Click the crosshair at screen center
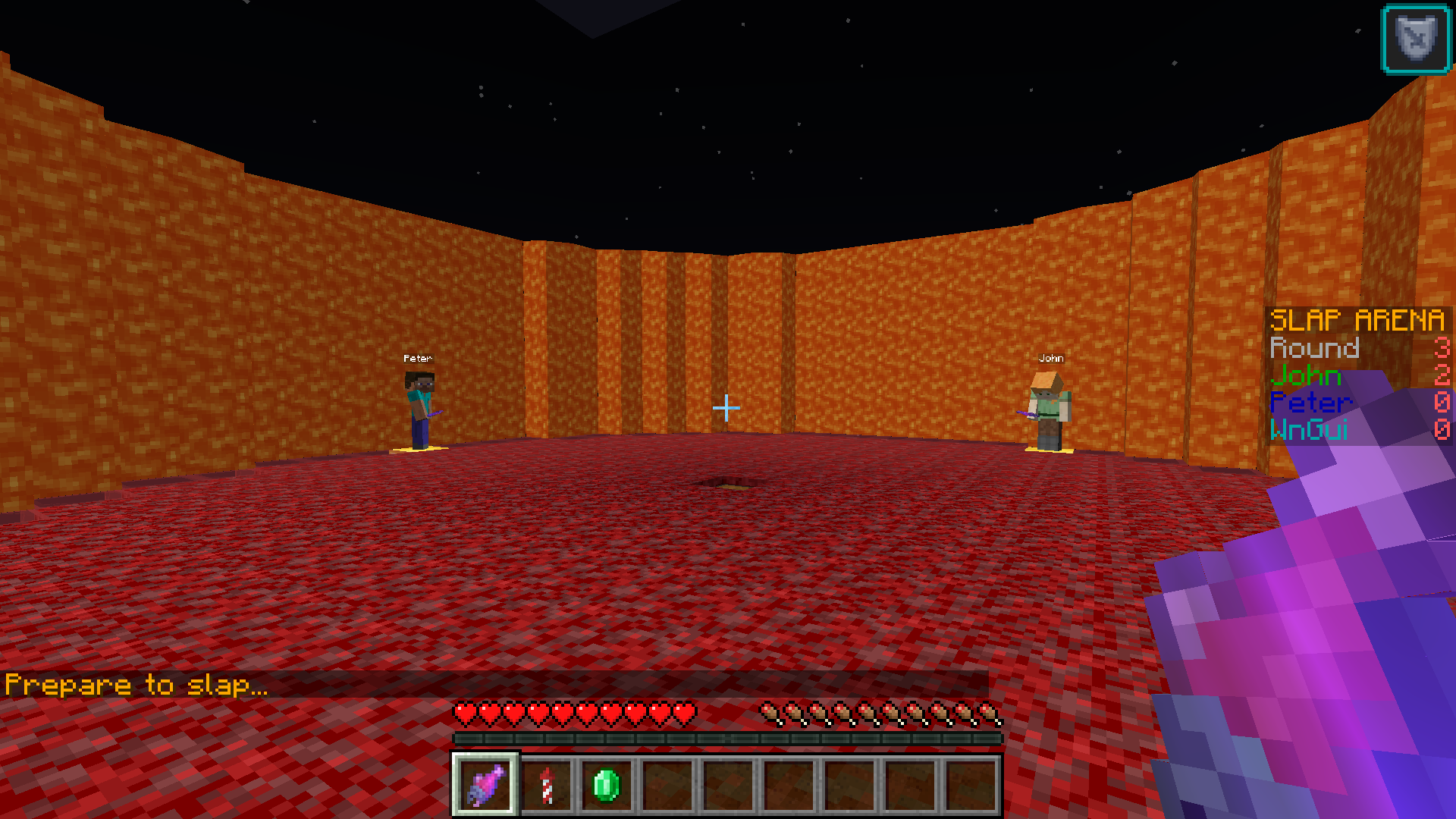1456x819 pixels. click(x=726, y=407)
